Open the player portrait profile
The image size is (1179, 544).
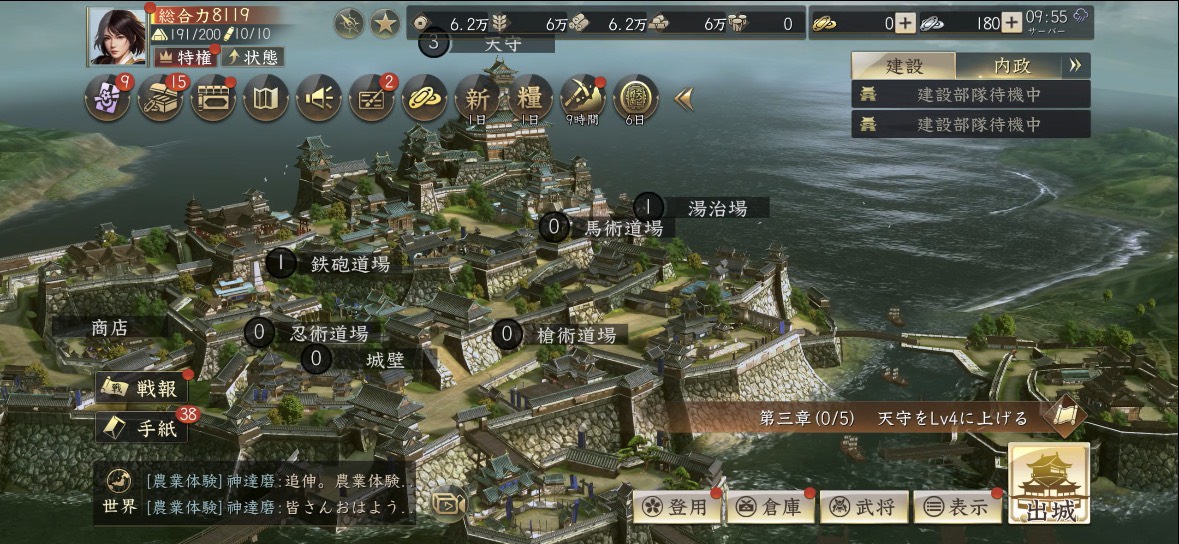[x=115, y=37]
